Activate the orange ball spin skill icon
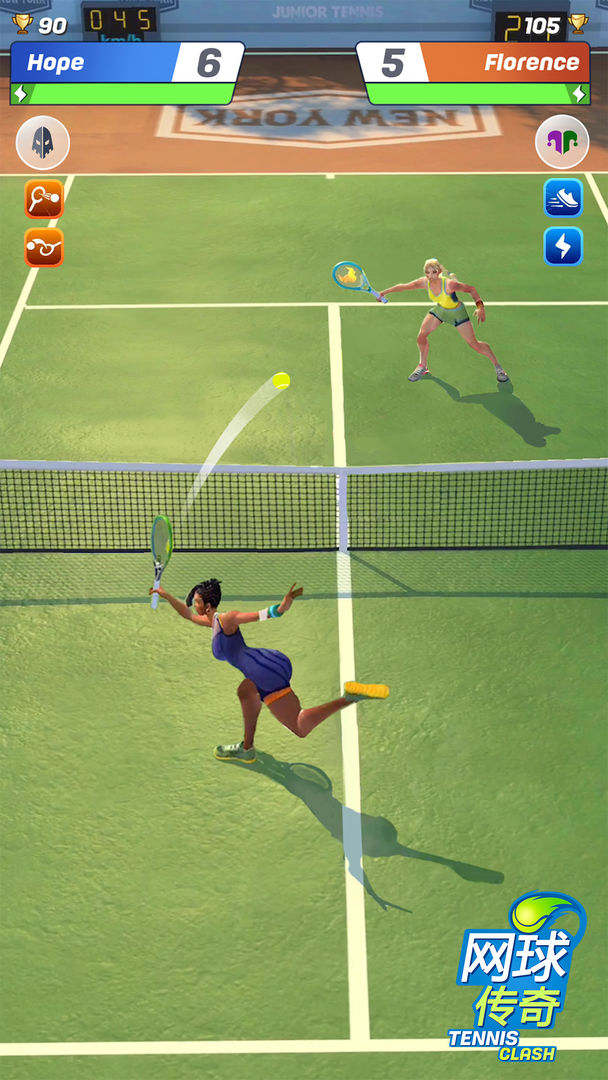Screen dimensions: 608x1080 (x=44, y=247)
